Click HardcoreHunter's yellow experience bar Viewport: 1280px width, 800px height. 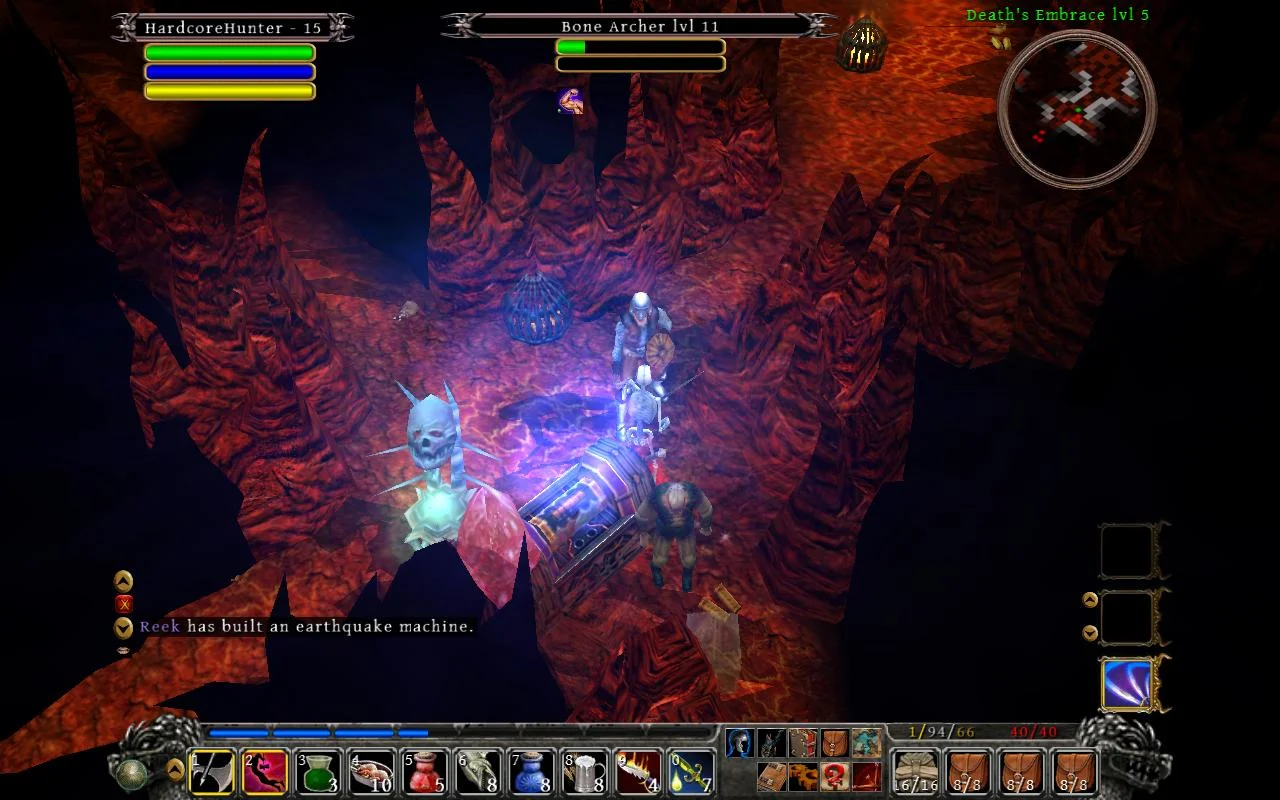(x=230, y=90)
